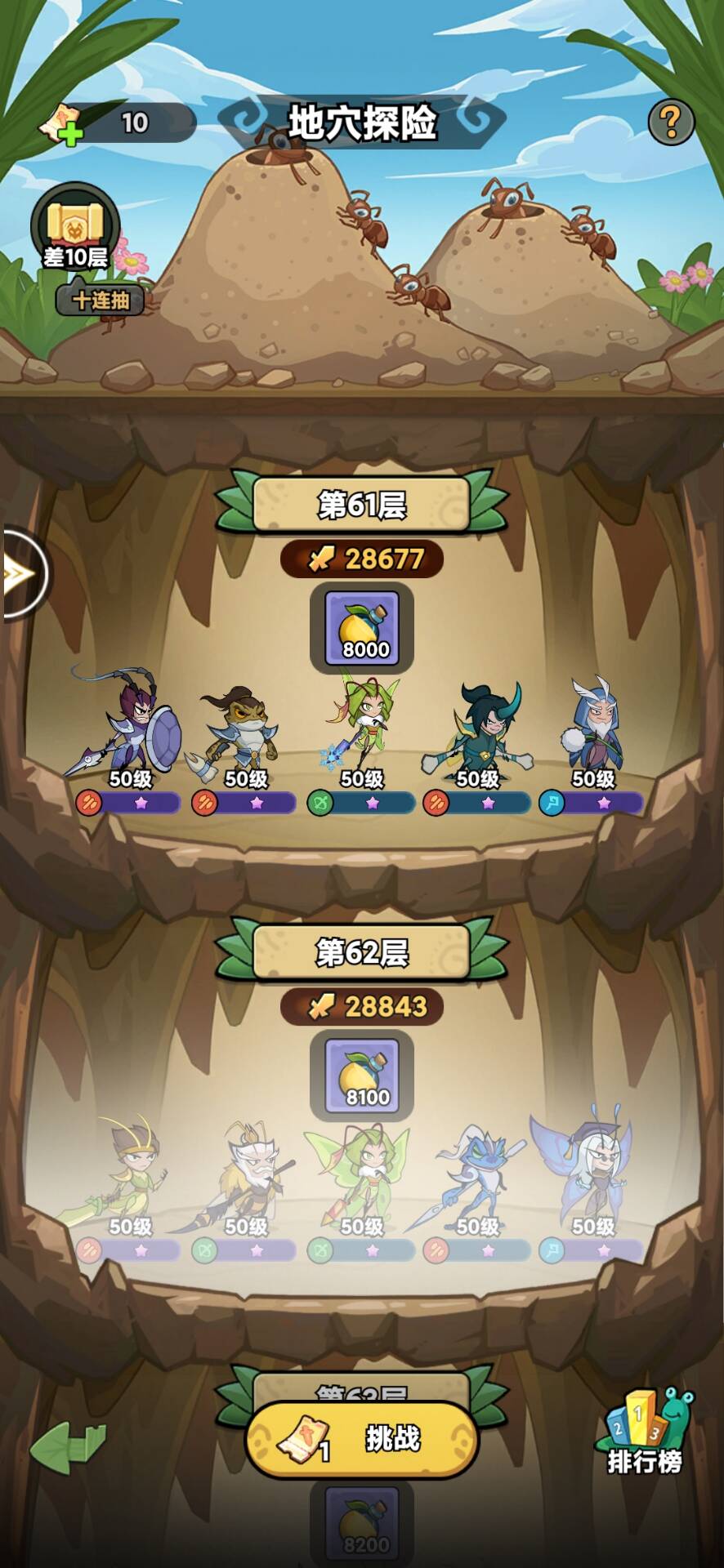Go back with the green arrow
Image resolution: width=724 pixels, height=1568 pixels.
point(68,1447)
